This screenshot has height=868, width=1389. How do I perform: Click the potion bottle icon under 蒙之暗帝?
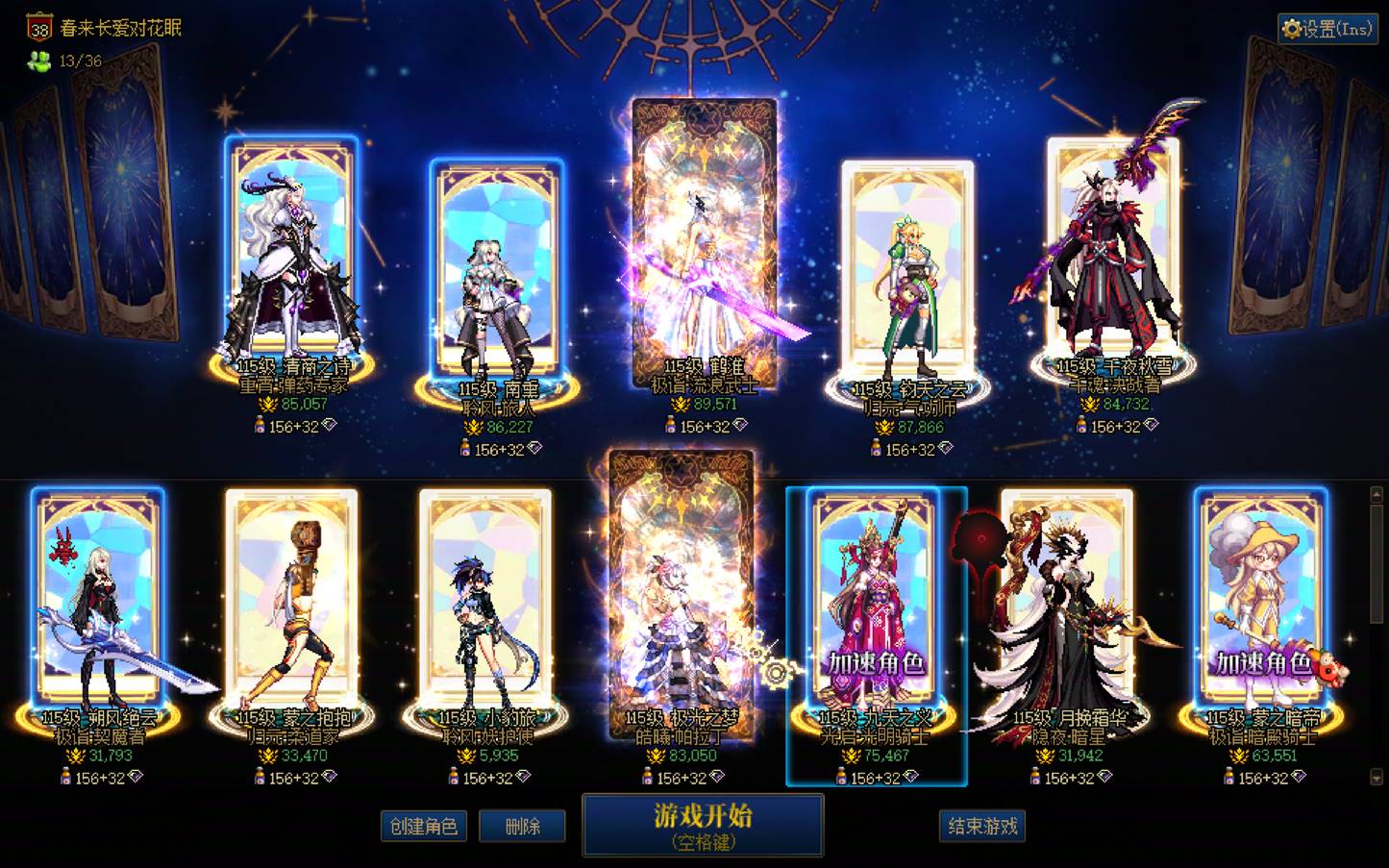point(1230,778)
